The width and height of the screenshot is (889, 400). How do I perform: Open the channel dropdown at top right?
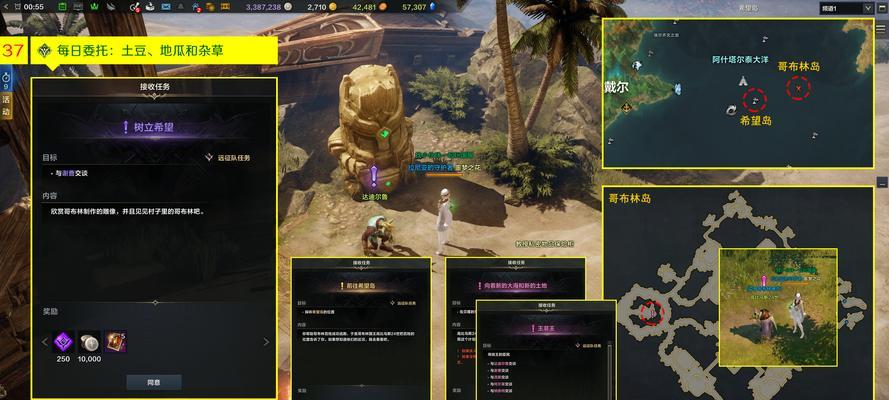pyautogui.click(x=842, y=8)
